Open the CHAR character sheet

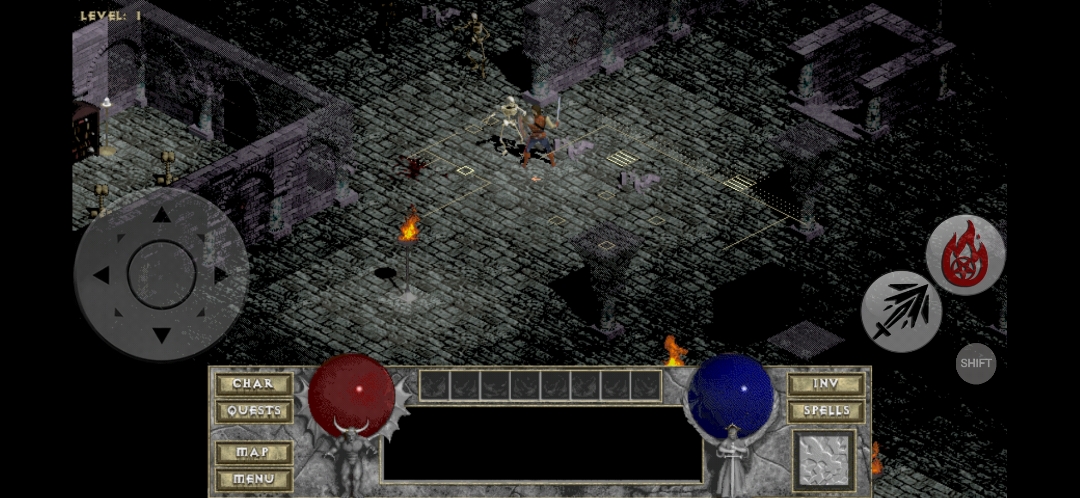[x=253, y=384]
